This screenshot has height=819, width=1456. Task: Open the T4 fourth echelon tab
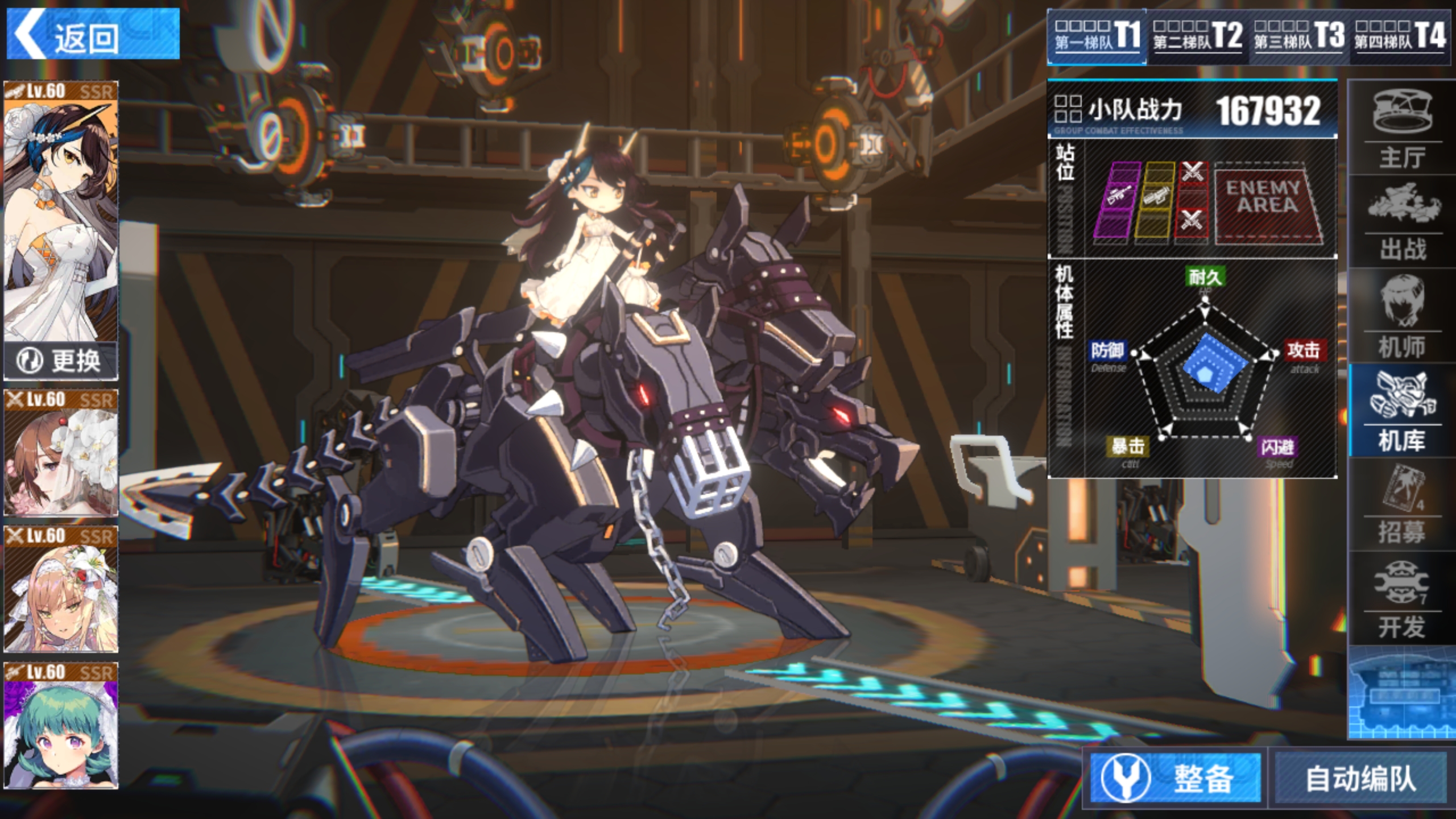(x=1399, y=35)
